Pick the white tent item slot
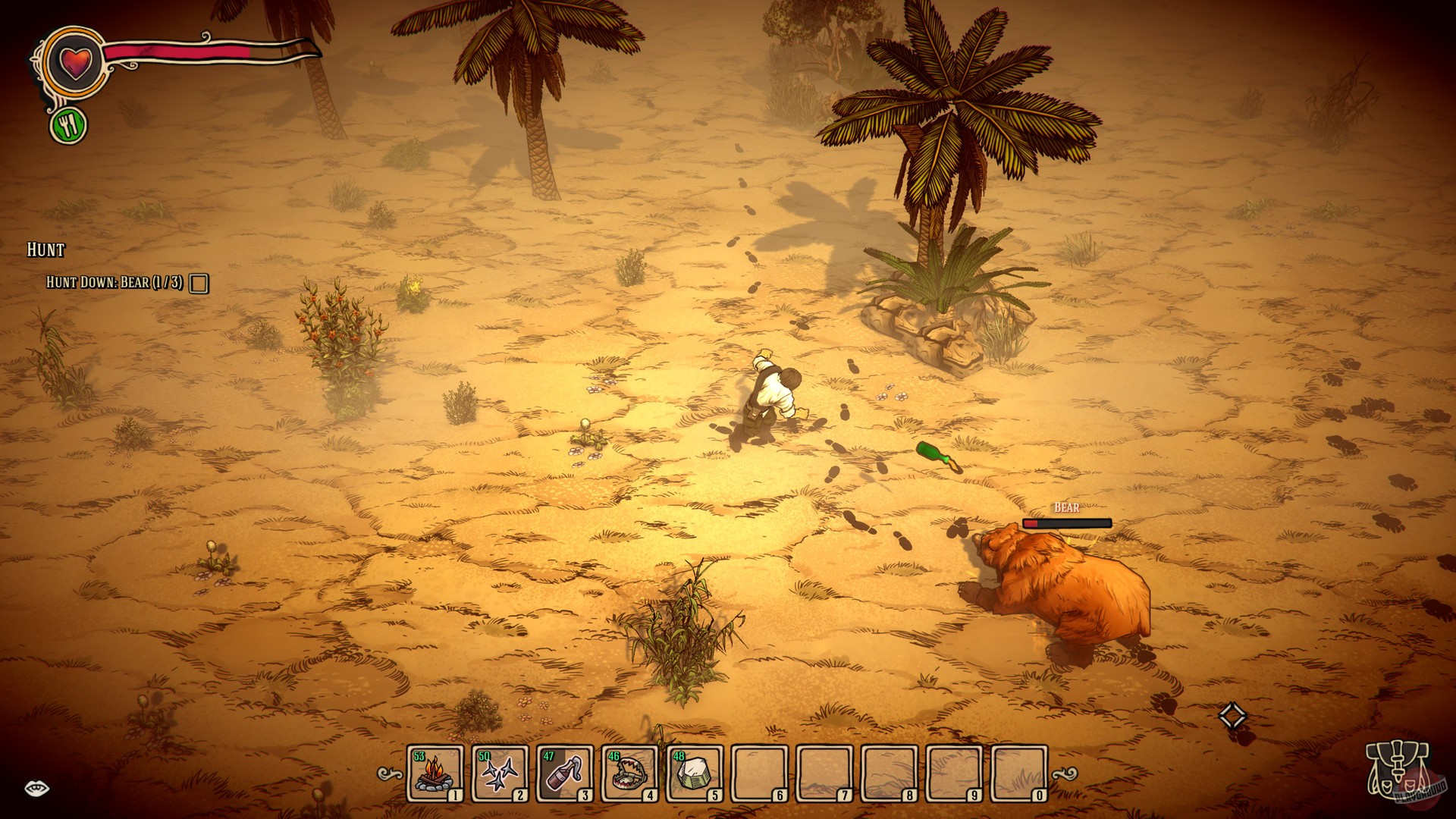Screen dimensions: 1456x819 click(x=694, y=773)
